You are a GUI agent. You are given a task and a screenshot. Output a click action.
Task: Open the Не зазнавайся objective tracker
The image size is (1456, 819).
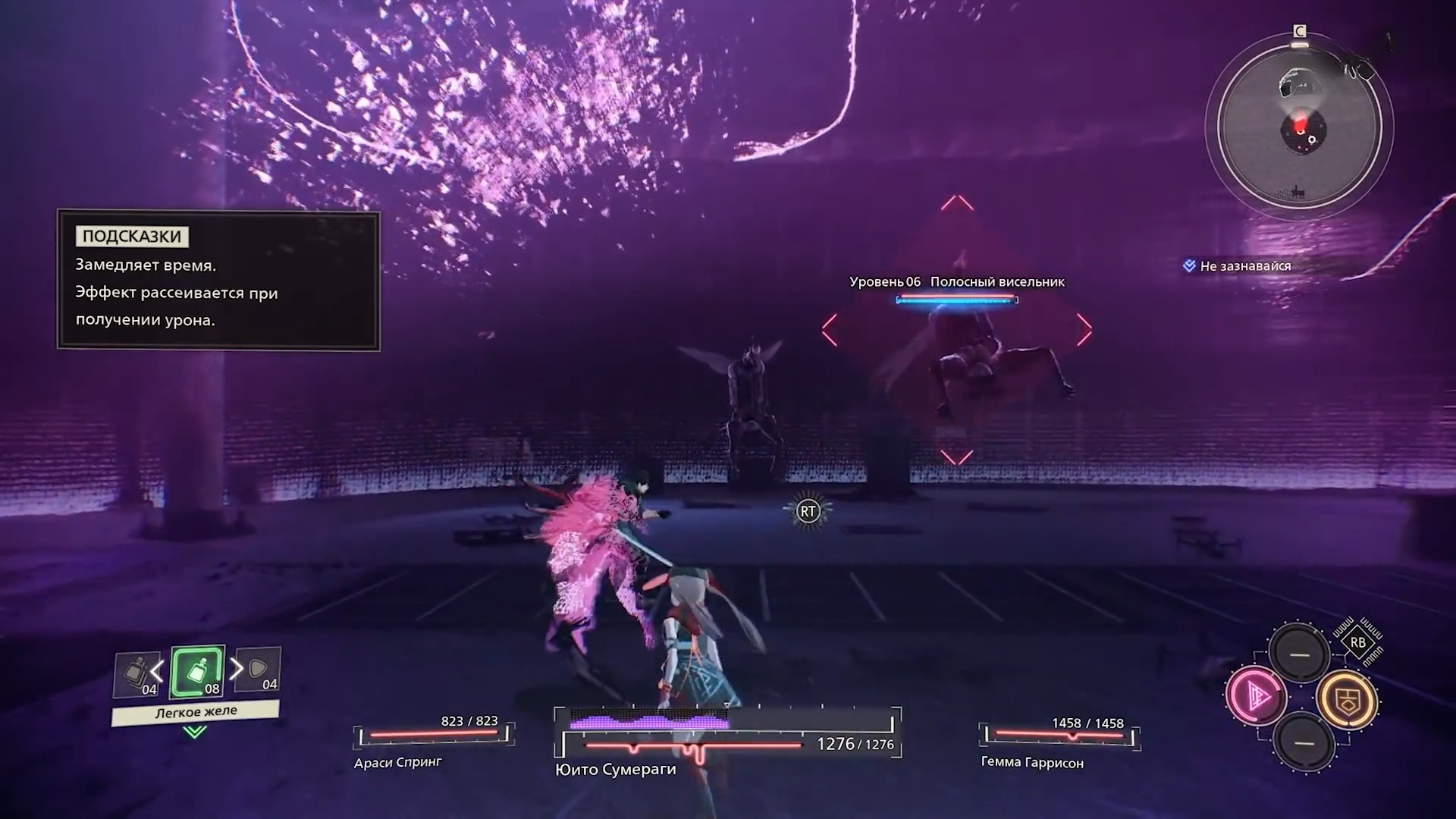(1244, 266)
